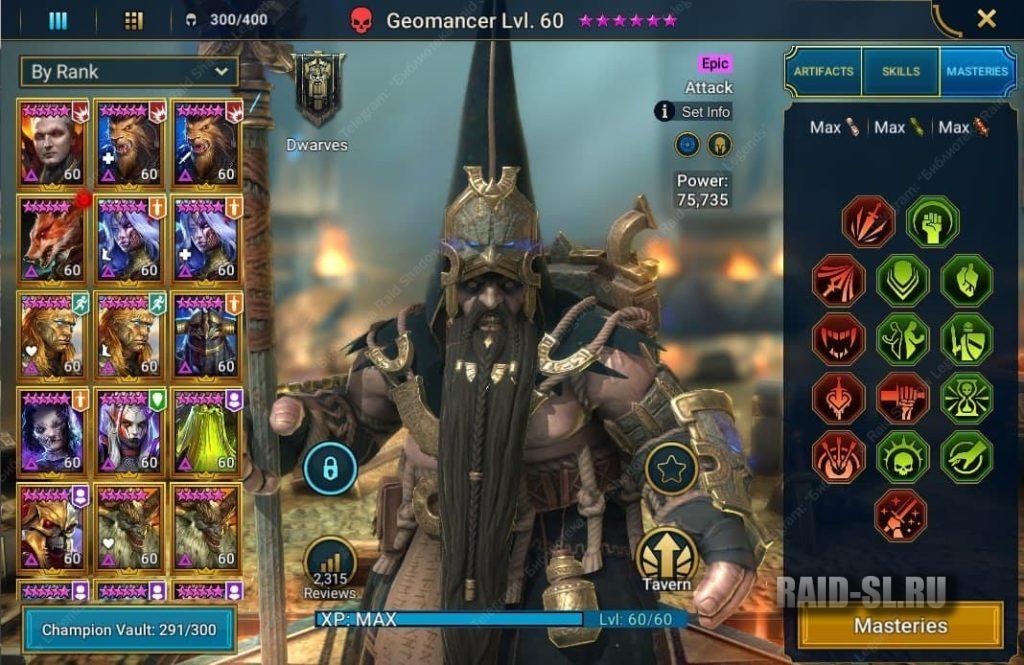Click the star favorite button

(671, 467)
